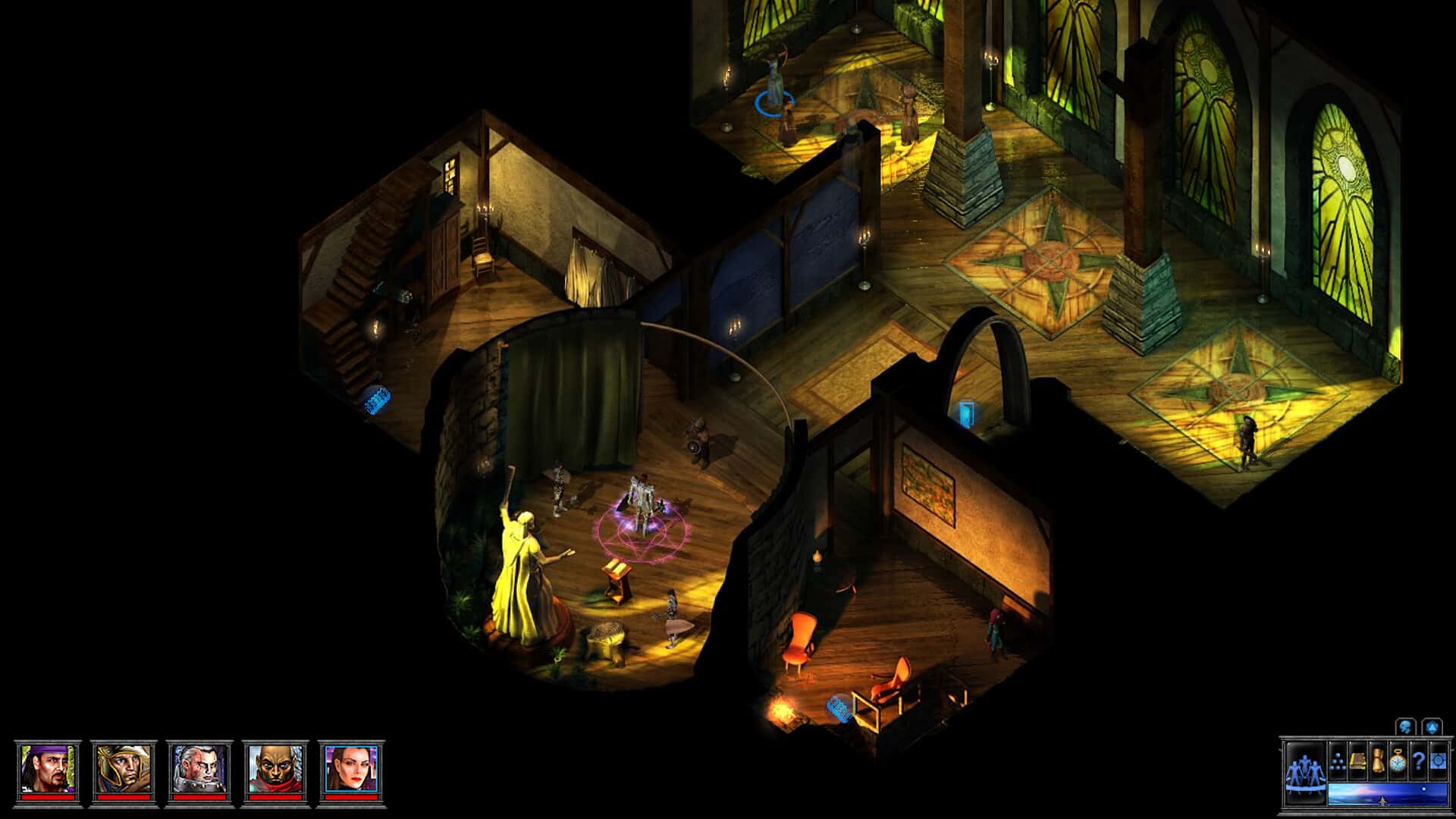The image size is (1456, 819).
Task: Click the golden bell icon
Action: 1378,761
